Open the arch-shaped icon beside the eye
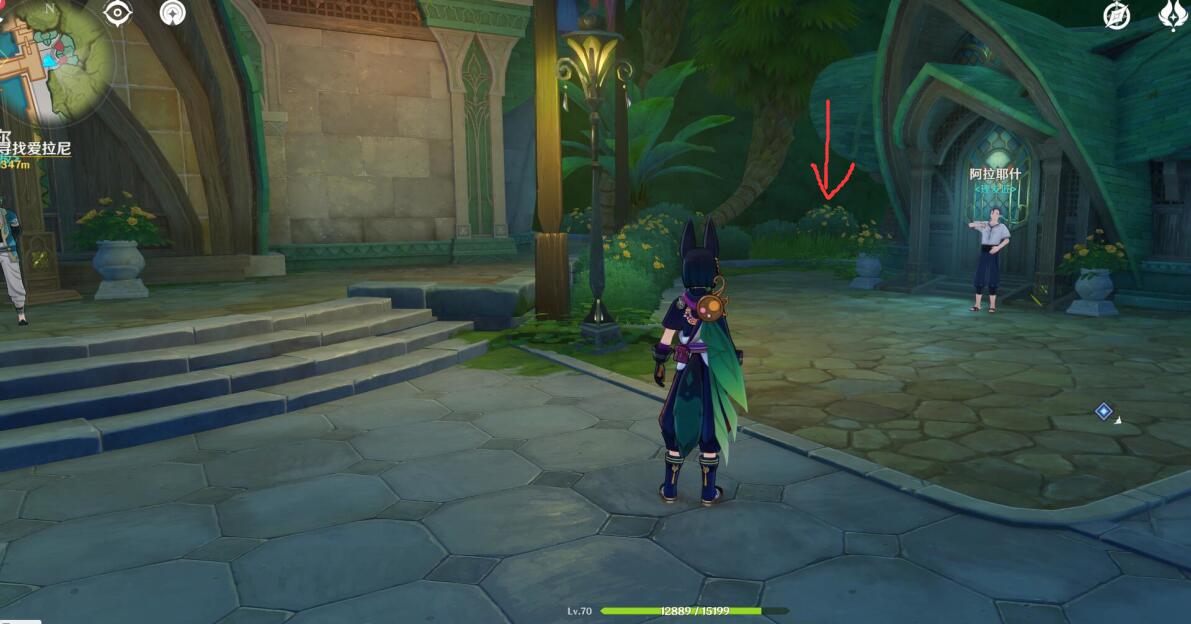The width and height of the screenshot is (1191, 624). [172, 13]
